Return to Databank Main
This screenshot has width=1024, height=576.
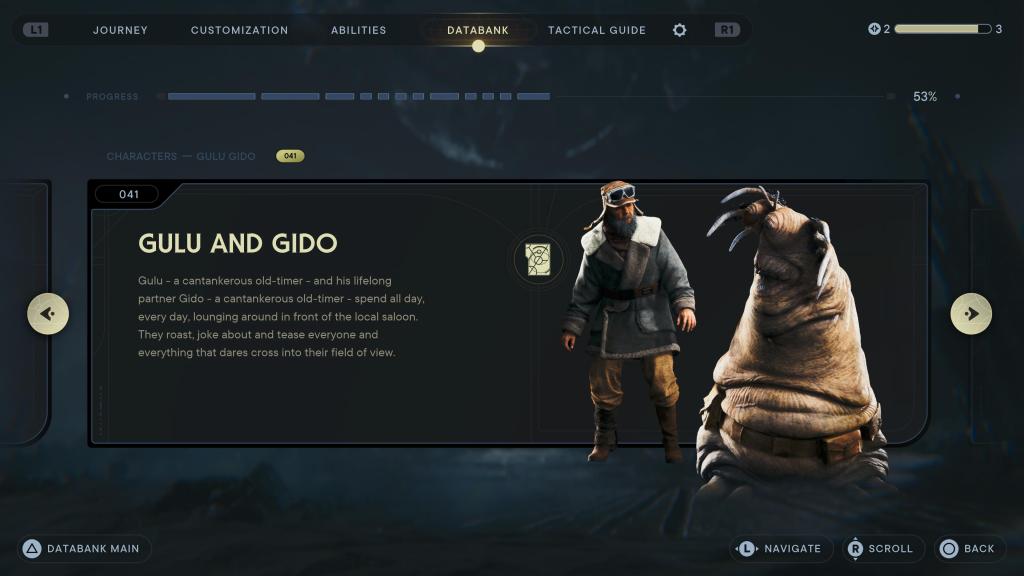click(x=83, y=548)
